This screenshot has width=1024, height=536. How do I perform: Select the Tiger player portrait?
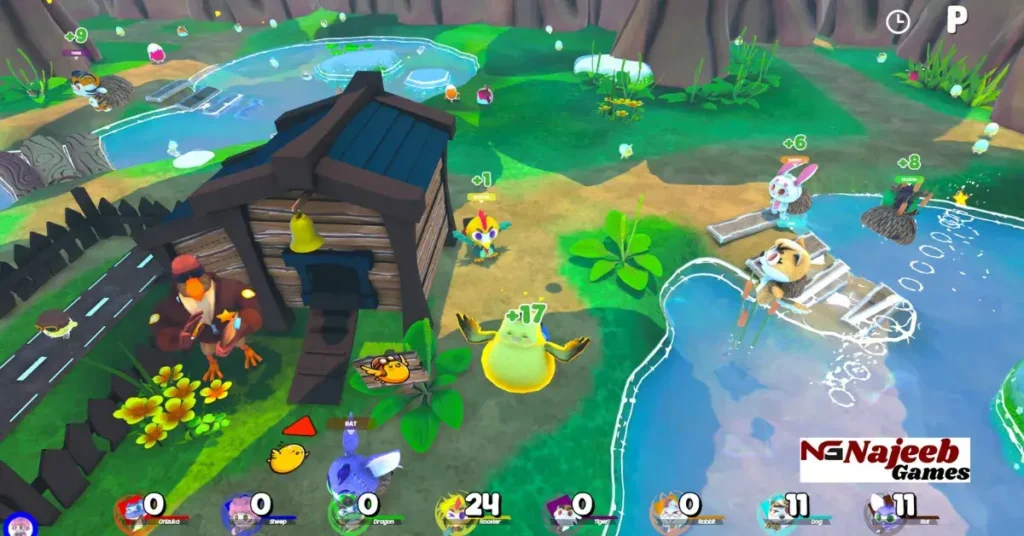(563, 512)
